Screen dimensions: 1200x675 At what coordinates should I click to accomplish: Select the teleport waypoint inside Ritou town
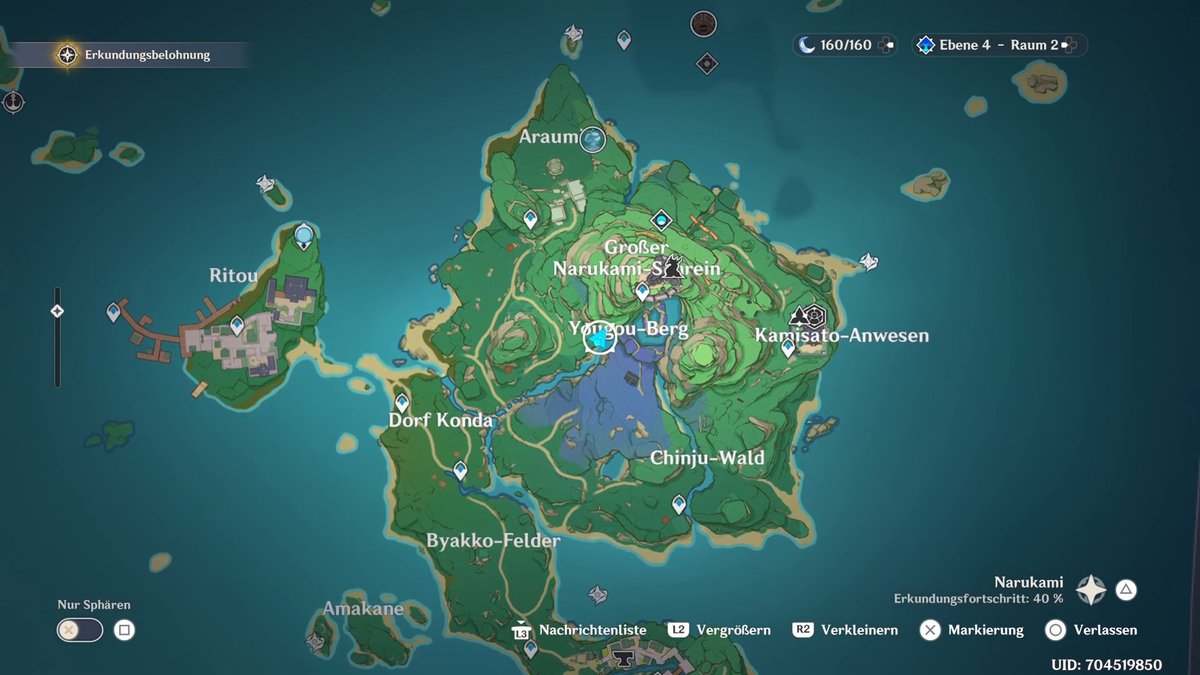coord(237,325)
